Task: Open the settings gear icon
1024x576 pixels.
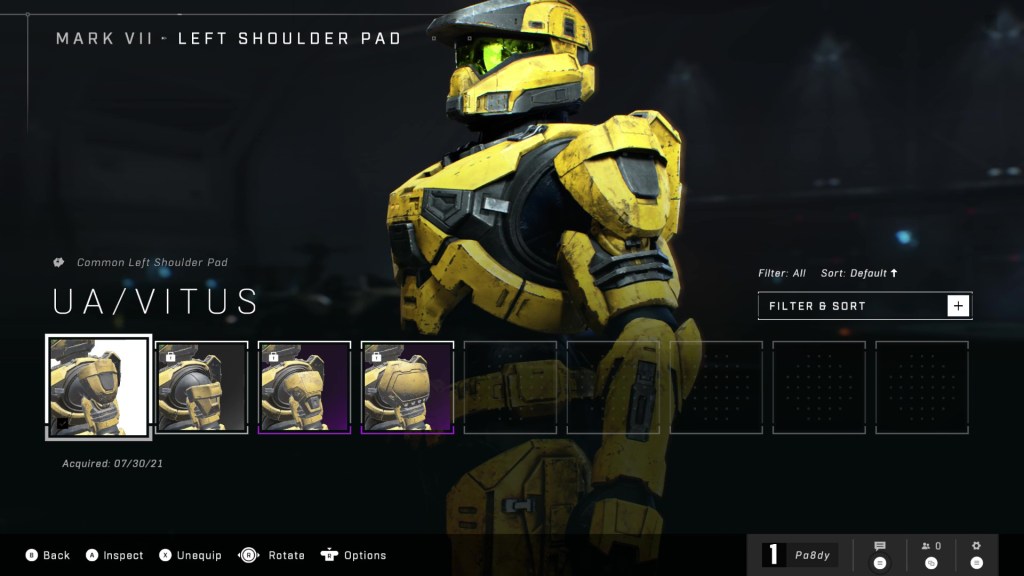Action: tap(976, 553)
